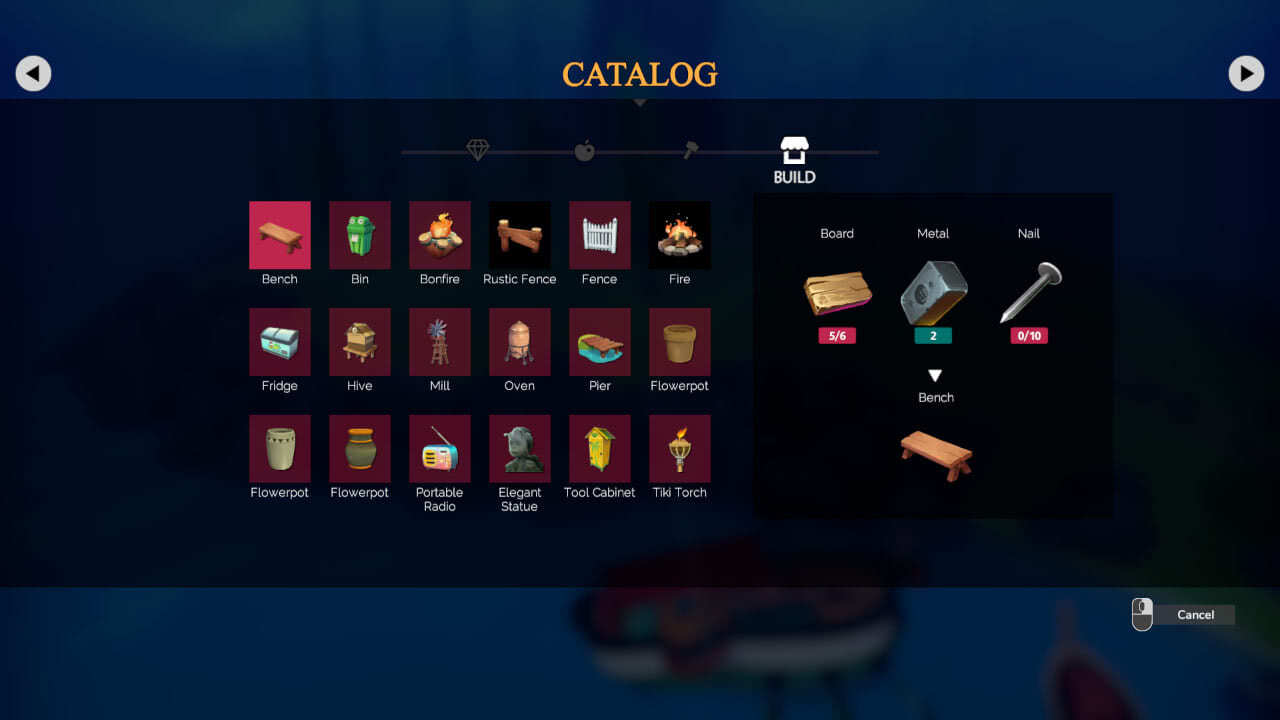The width and height of the screenshot is (1280, 720).
Task: Choose the Elegant Statue recipe
Action: (520, 449)
